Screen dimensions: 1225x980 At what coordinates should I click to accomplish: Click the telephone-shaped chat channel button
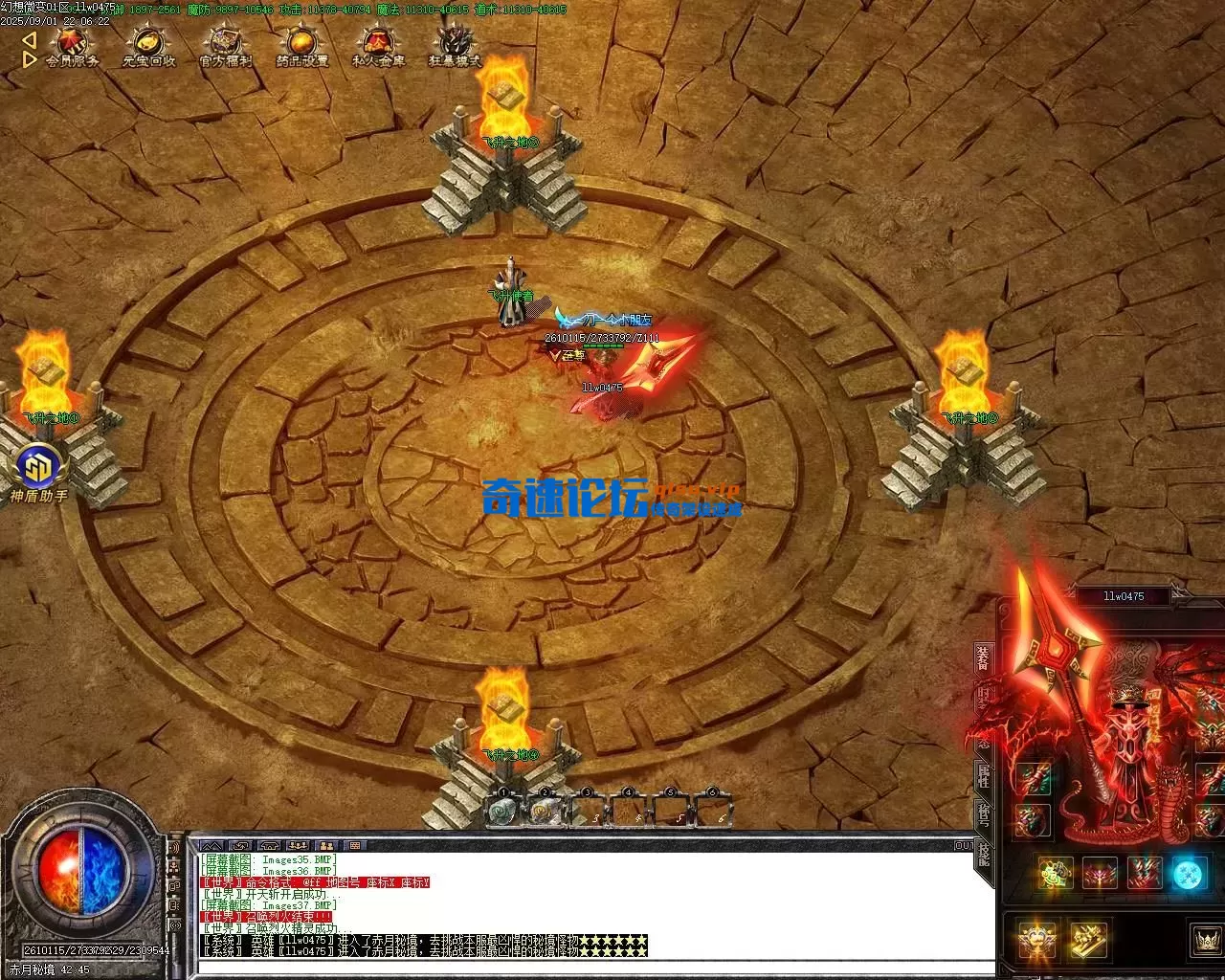[x=269, y=846]
